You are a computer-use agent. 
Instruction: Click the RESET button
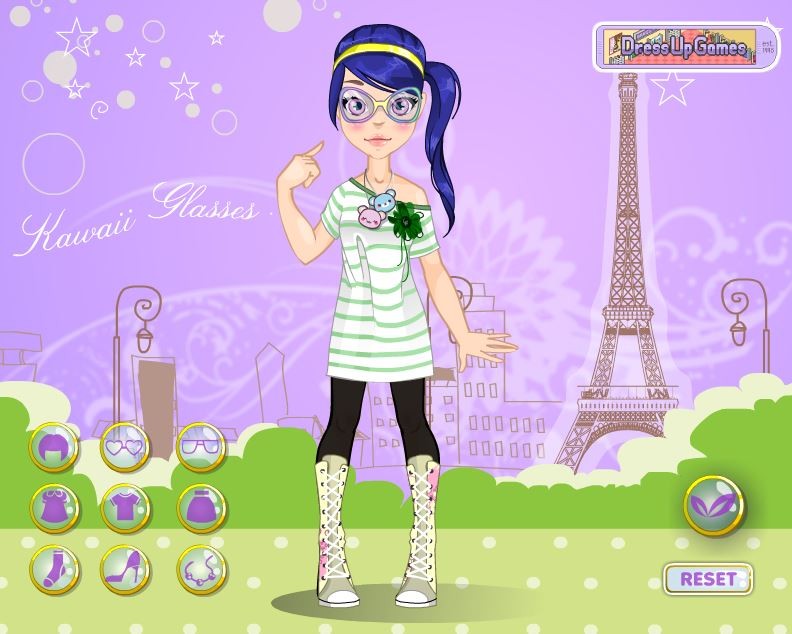point(708,578)
